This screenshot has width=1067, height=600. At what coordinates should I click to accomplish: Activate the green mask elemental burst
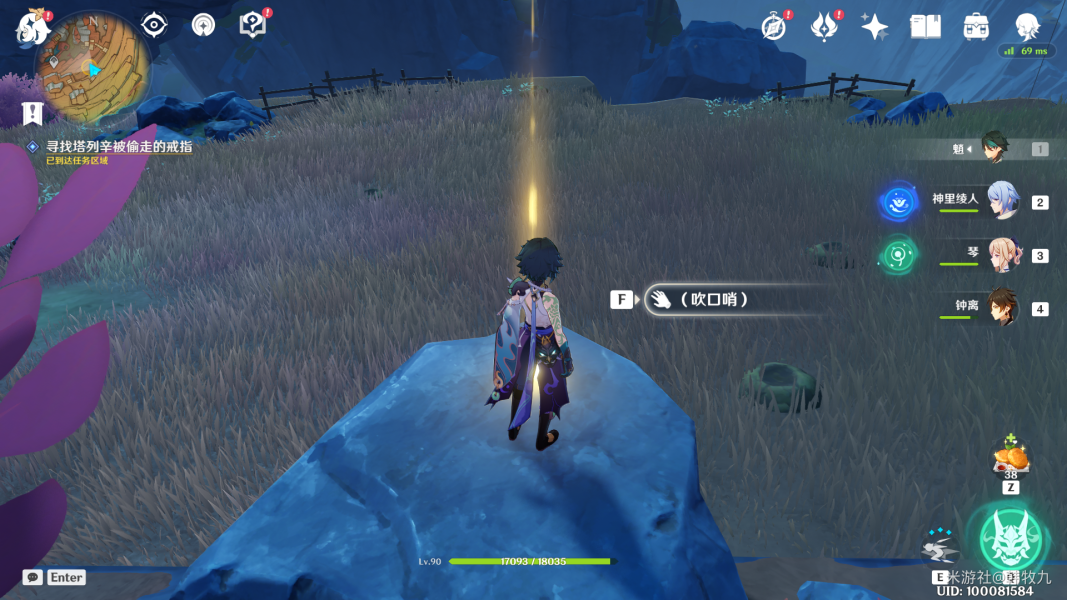click(1011, 539)
